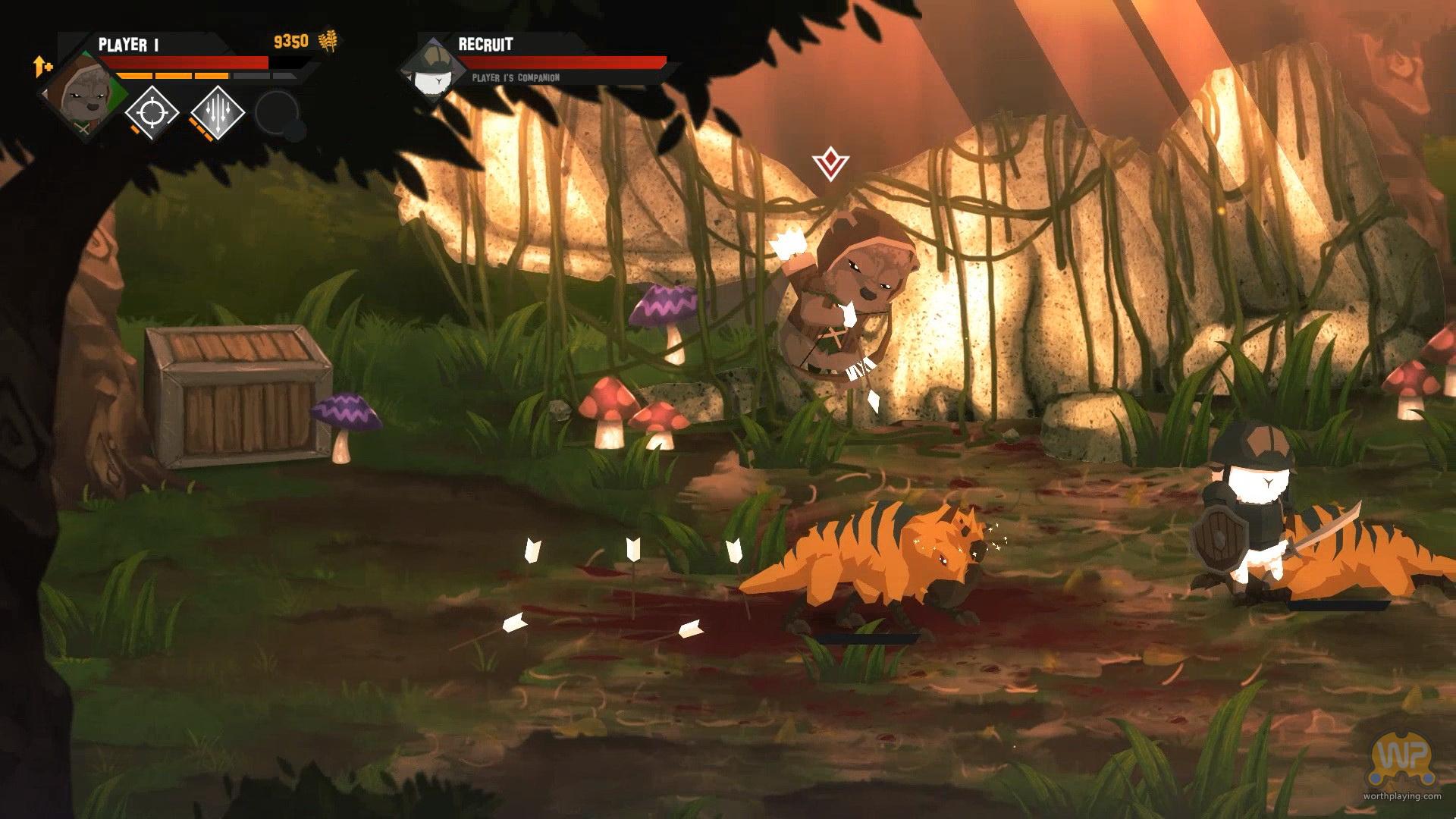
Task: Activate the arrow volley ability
Action: 217,113
